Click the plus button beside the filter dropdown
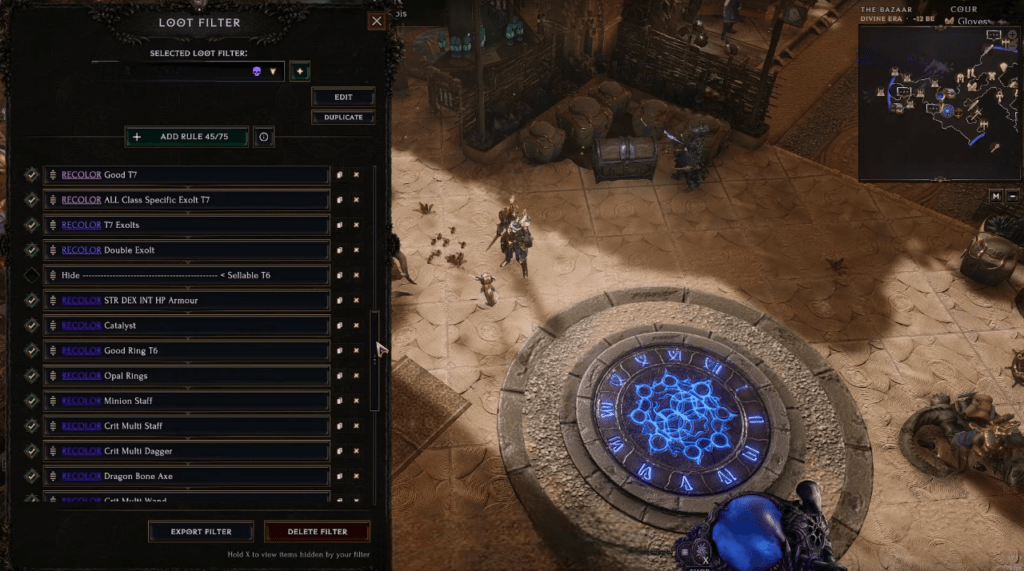1024x571 pixels. coord(299,71)
